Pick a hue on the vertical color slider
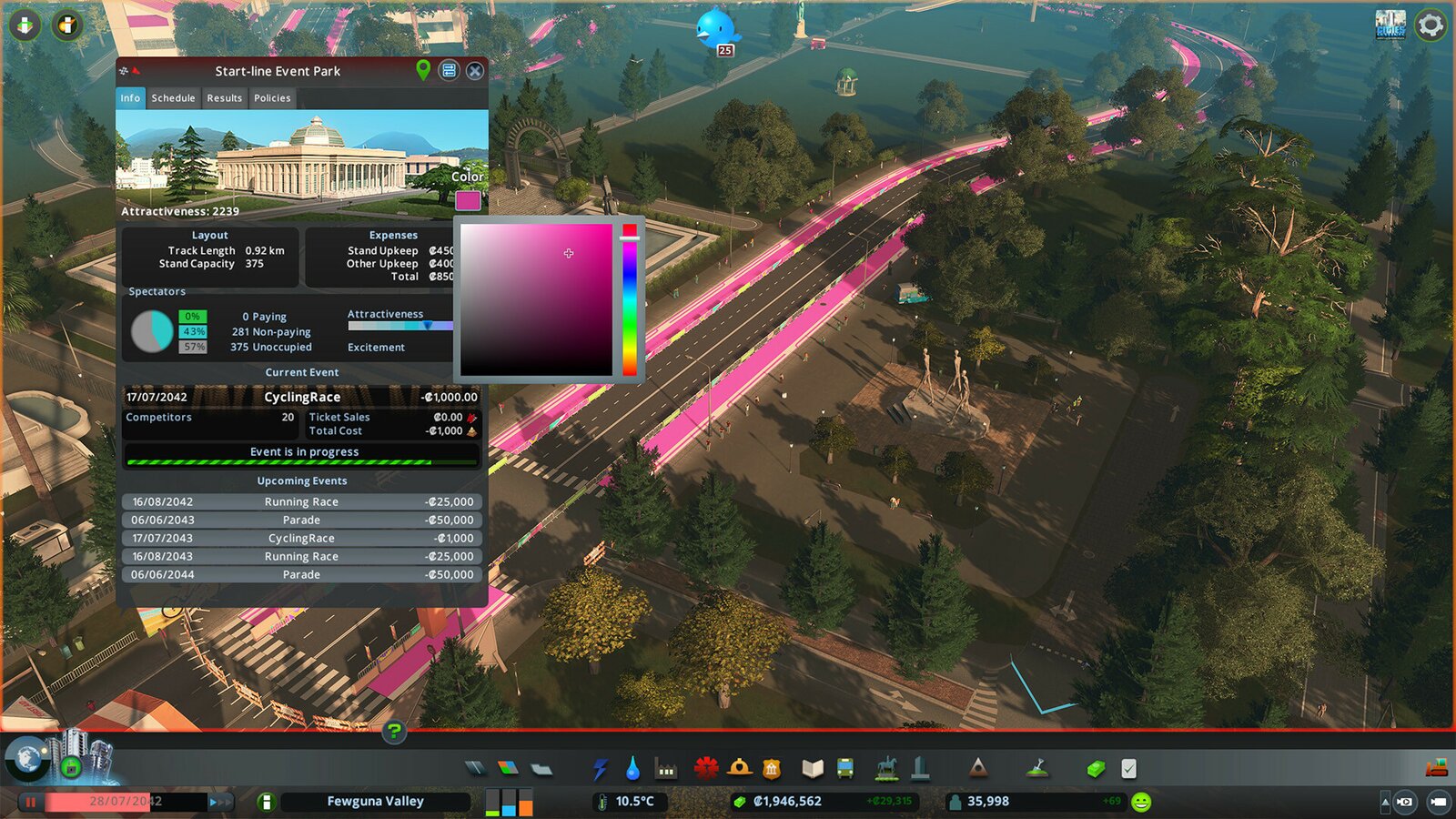 629,300
